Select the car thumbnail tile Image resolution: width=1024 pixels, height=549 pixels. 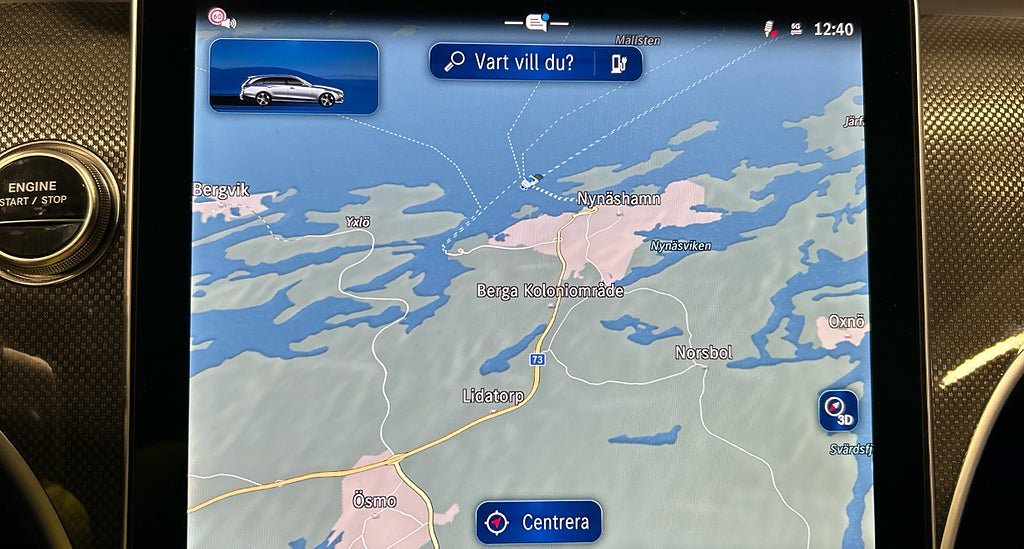294,76
